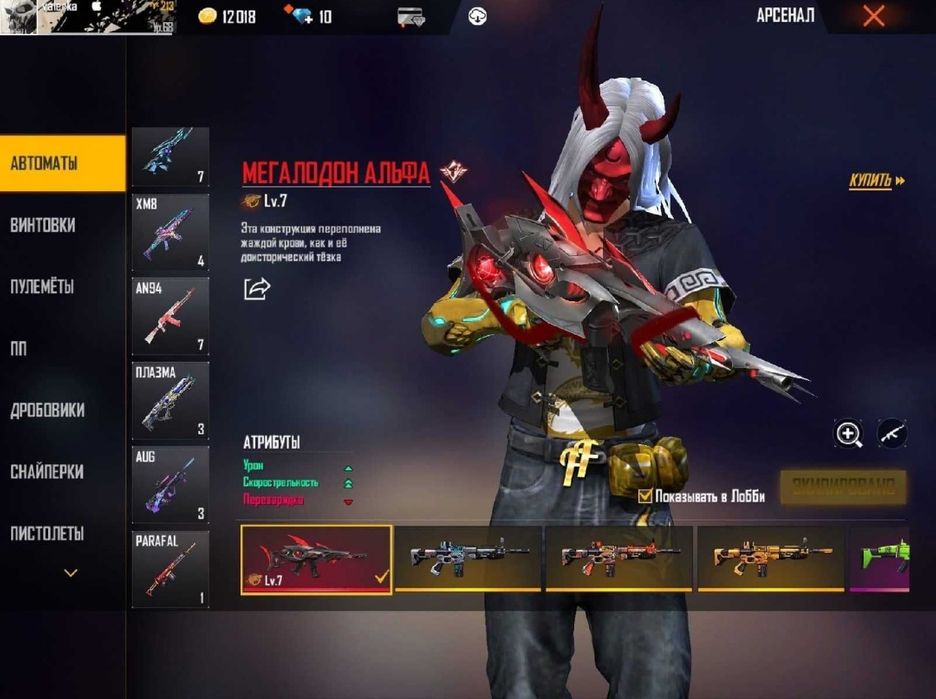The image size is (936, 699).
Task: Select the Плазма weapon
Action: coord(170,400)
